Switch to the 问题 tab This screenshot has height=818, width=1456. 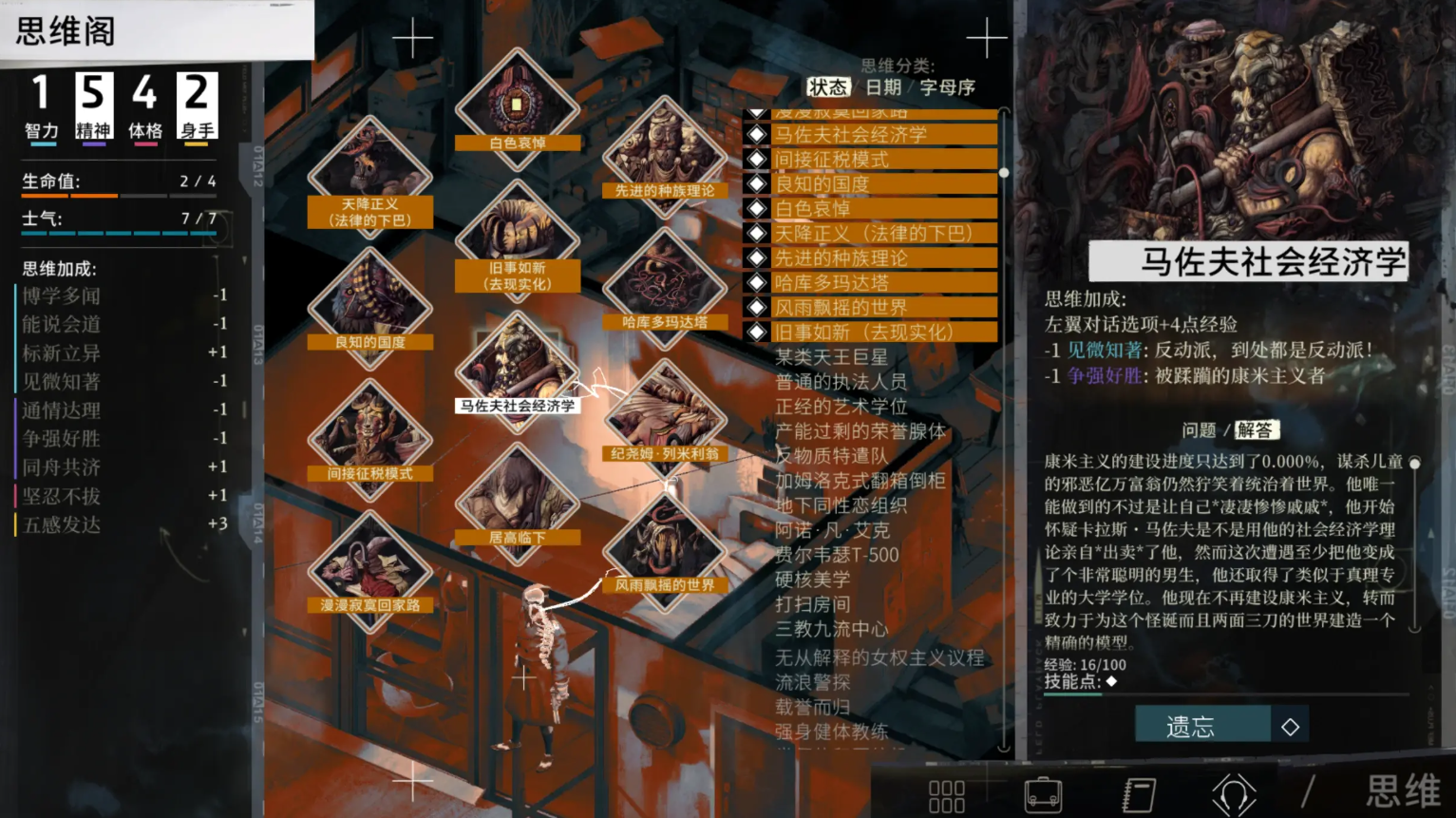pos(1199,430)
